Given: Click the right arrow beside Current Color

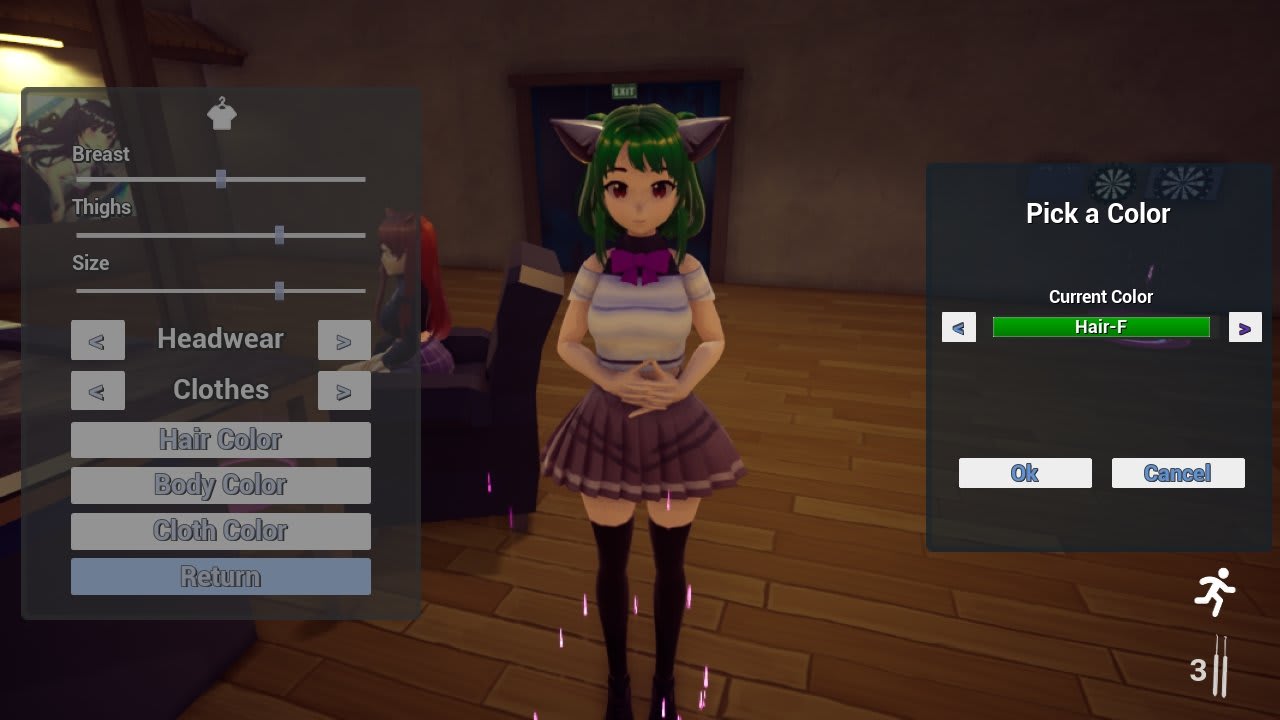Looking at the screenshot, I should coord(1245,327).
